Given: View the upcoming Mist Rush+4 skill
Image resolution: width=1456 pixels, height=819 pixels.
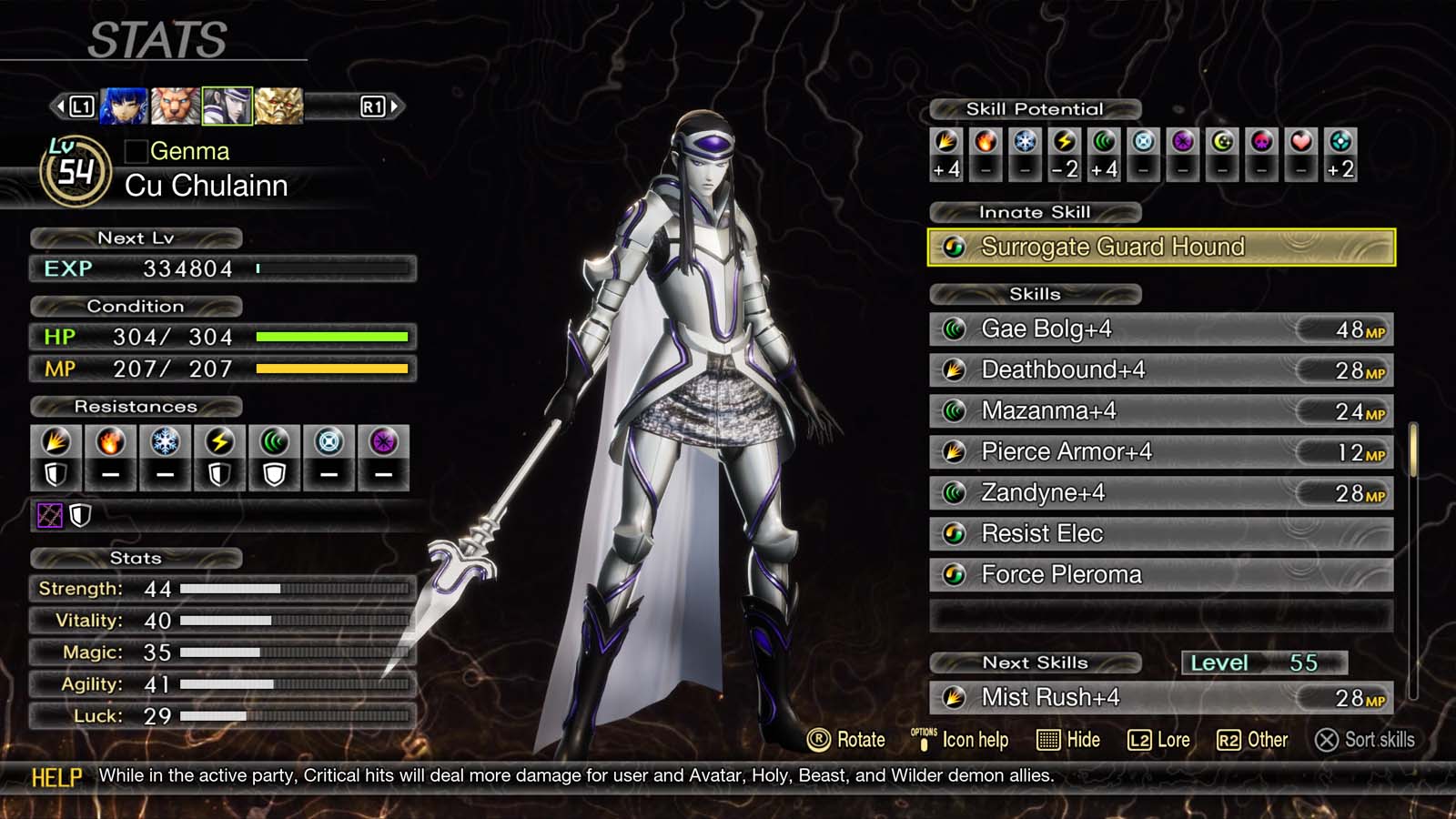Looking at the screenshot, I should pos(1160,698).
